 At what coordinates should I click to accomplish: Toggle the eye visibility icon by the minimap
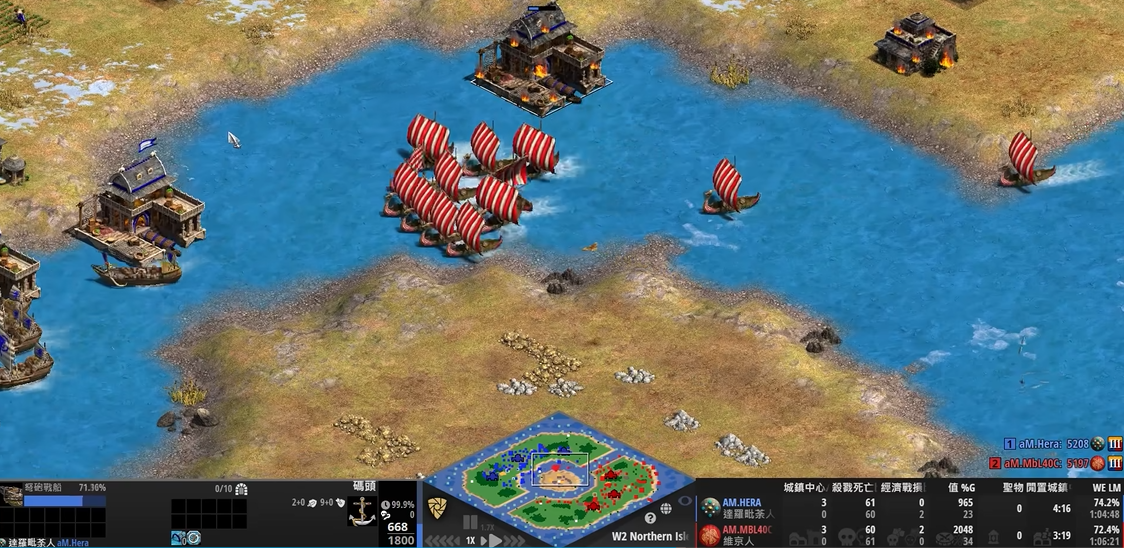(x=685, y=500)
